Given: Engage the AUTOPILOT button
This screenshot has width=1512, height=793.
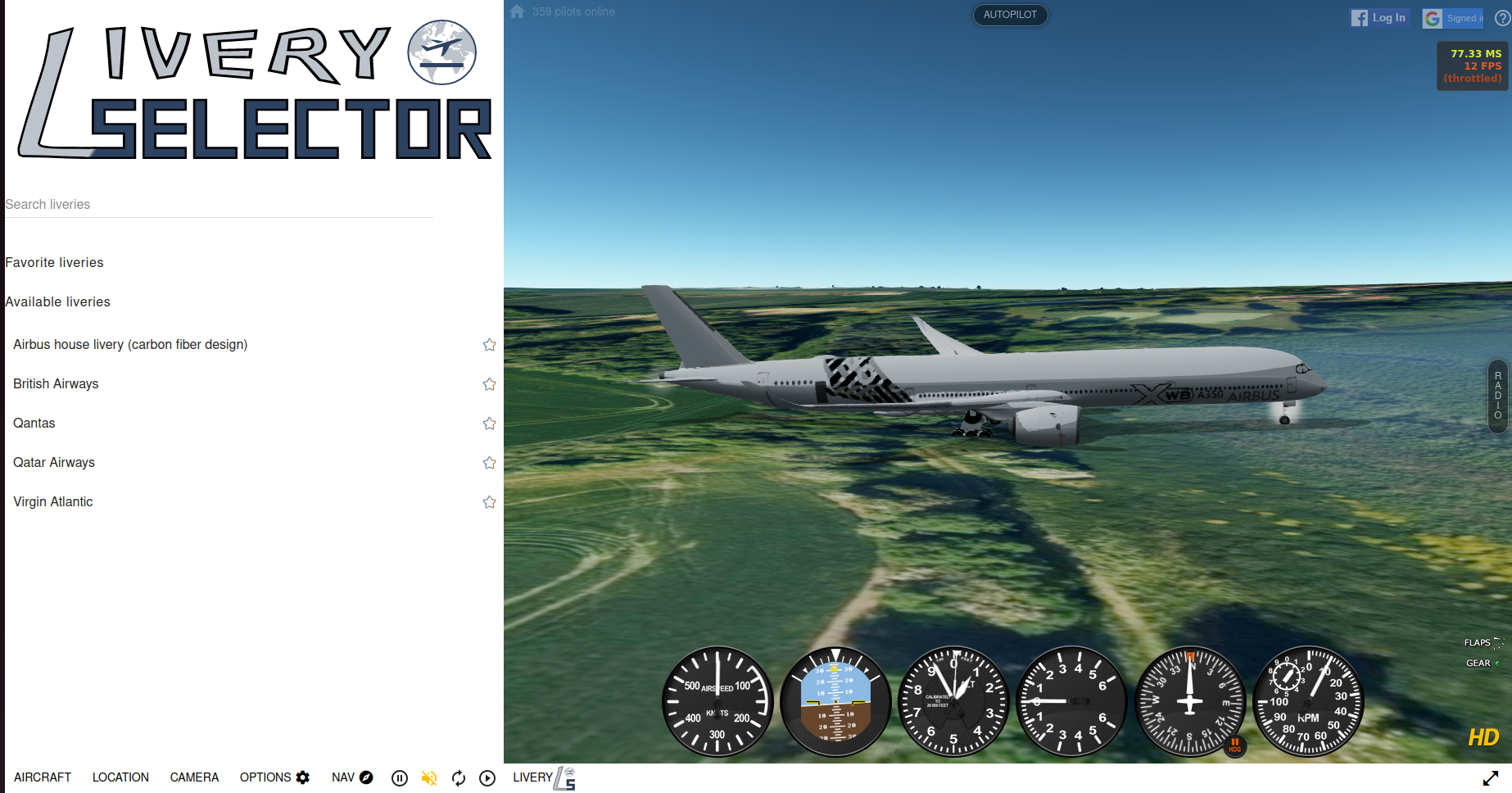Looking at the screenshot, I should (x=1010, y=14).
